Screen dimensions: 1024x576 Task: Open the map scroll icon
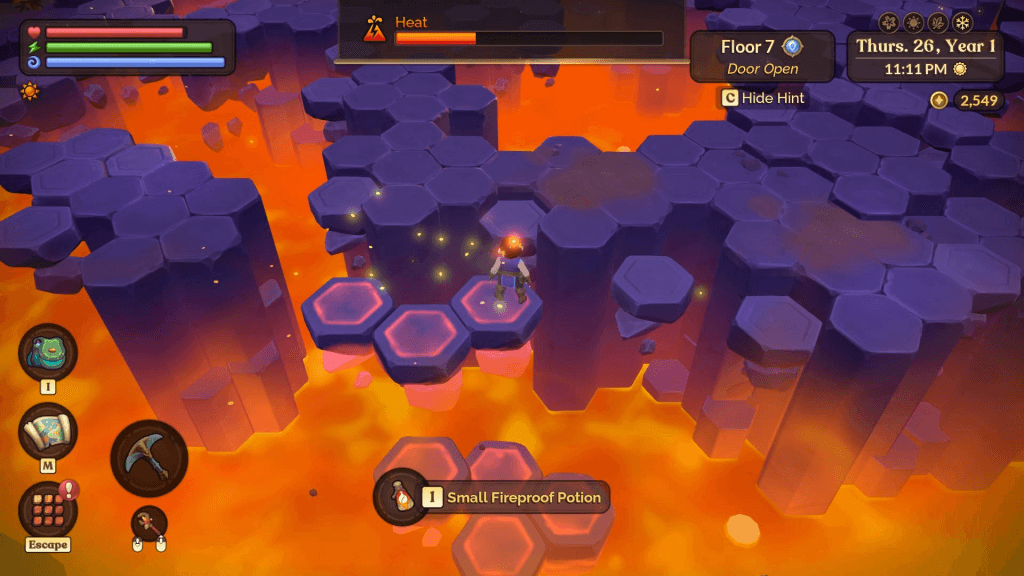click(x=48, y=432)
